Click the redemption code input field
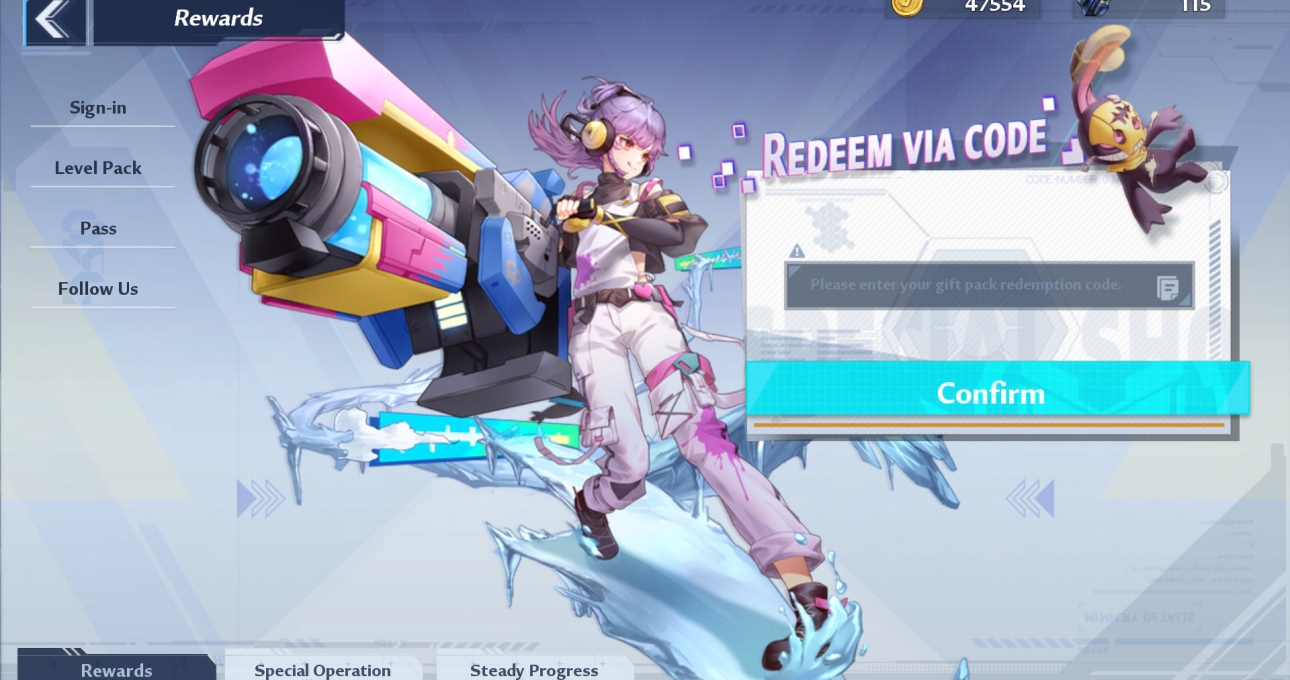1290x680 pixels. (965, 285)
